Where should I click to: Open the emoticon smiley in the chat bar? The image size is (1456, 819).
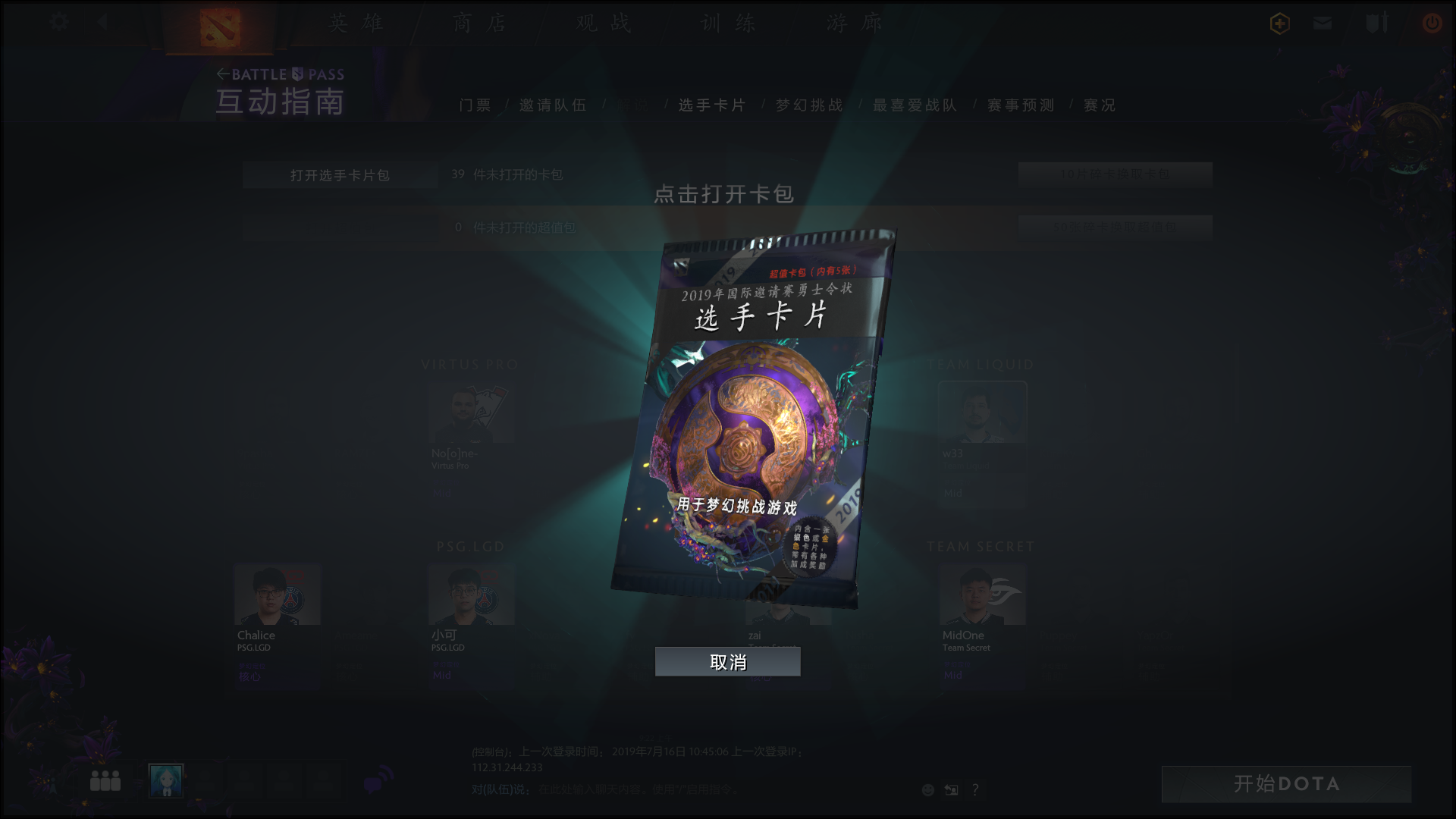click(x=927, y=789)
